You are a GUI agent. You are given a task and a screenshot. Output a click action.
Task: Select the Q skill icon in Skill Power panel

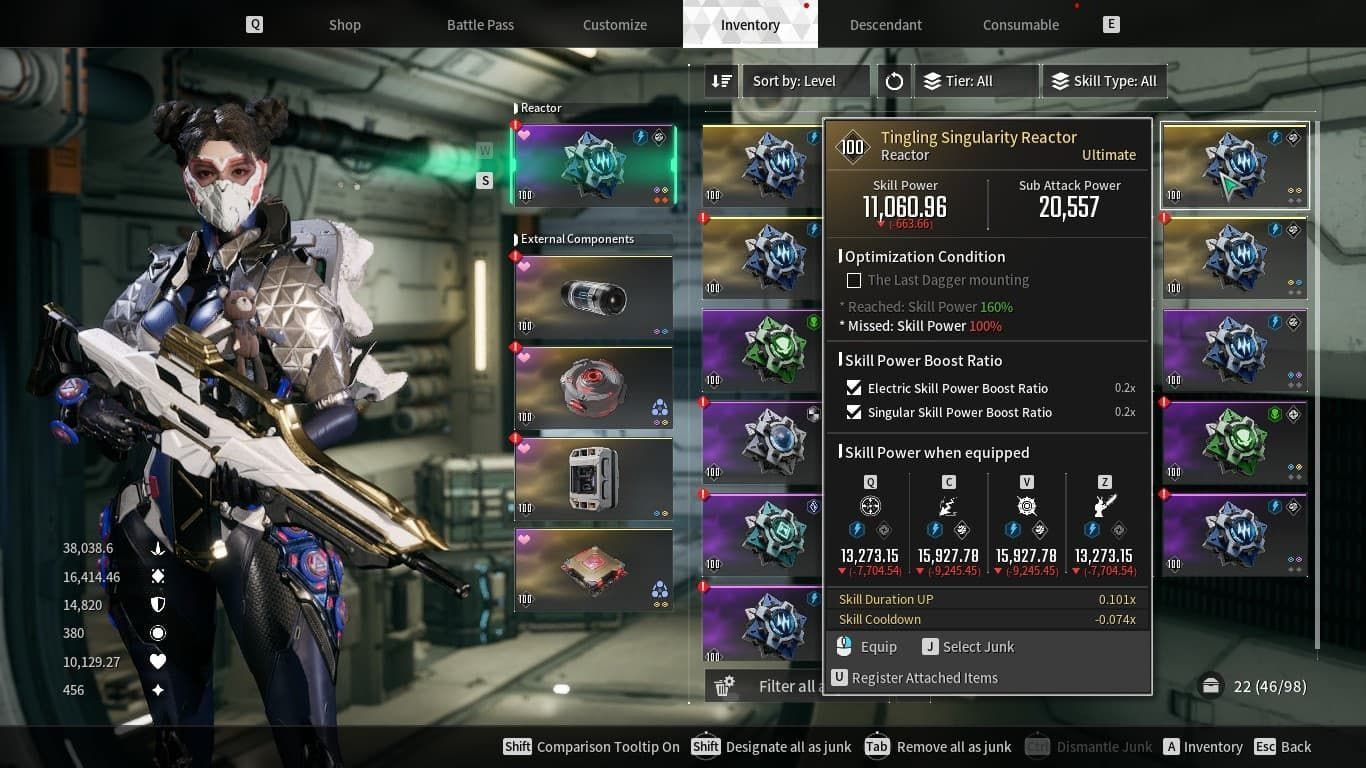tap(869, 506)
